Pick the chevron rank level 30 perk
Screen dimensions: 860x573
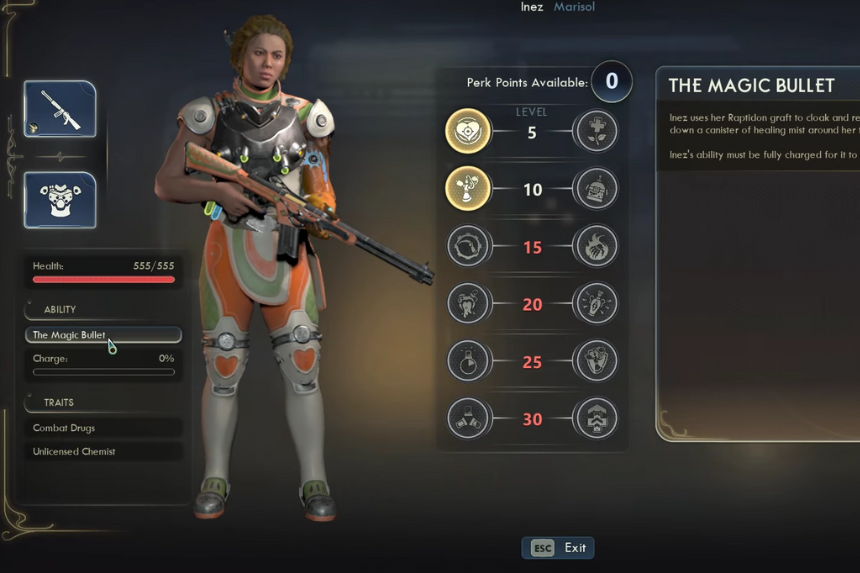tap(596, 418)
